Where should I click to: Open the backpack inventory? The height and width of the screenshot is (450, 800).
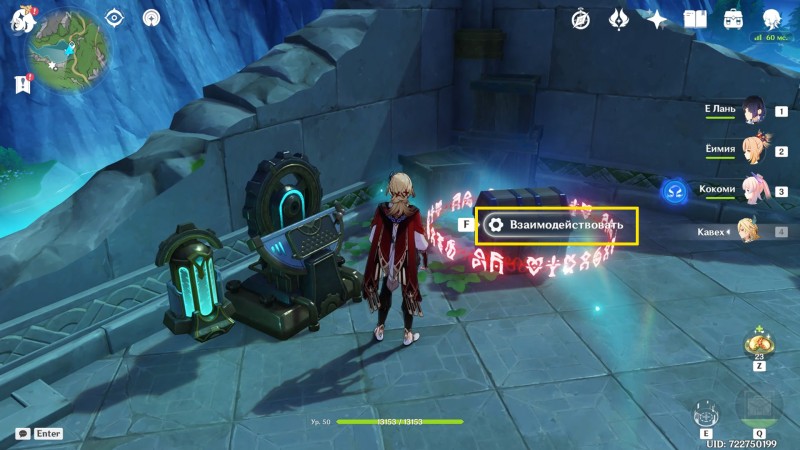tap(733, 19)
